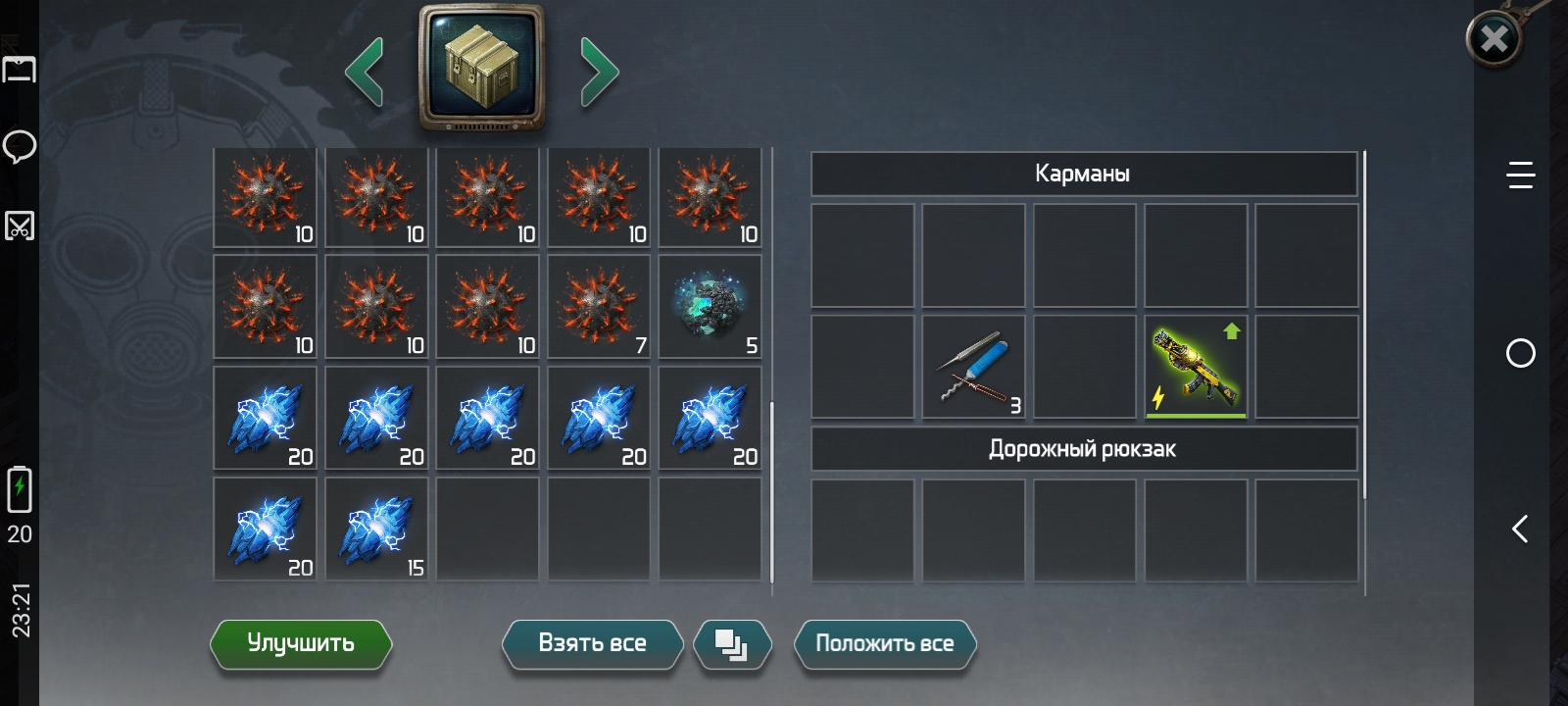
Task: Tap the Android back navigation arrow
Action: [x=1520, y=529]
